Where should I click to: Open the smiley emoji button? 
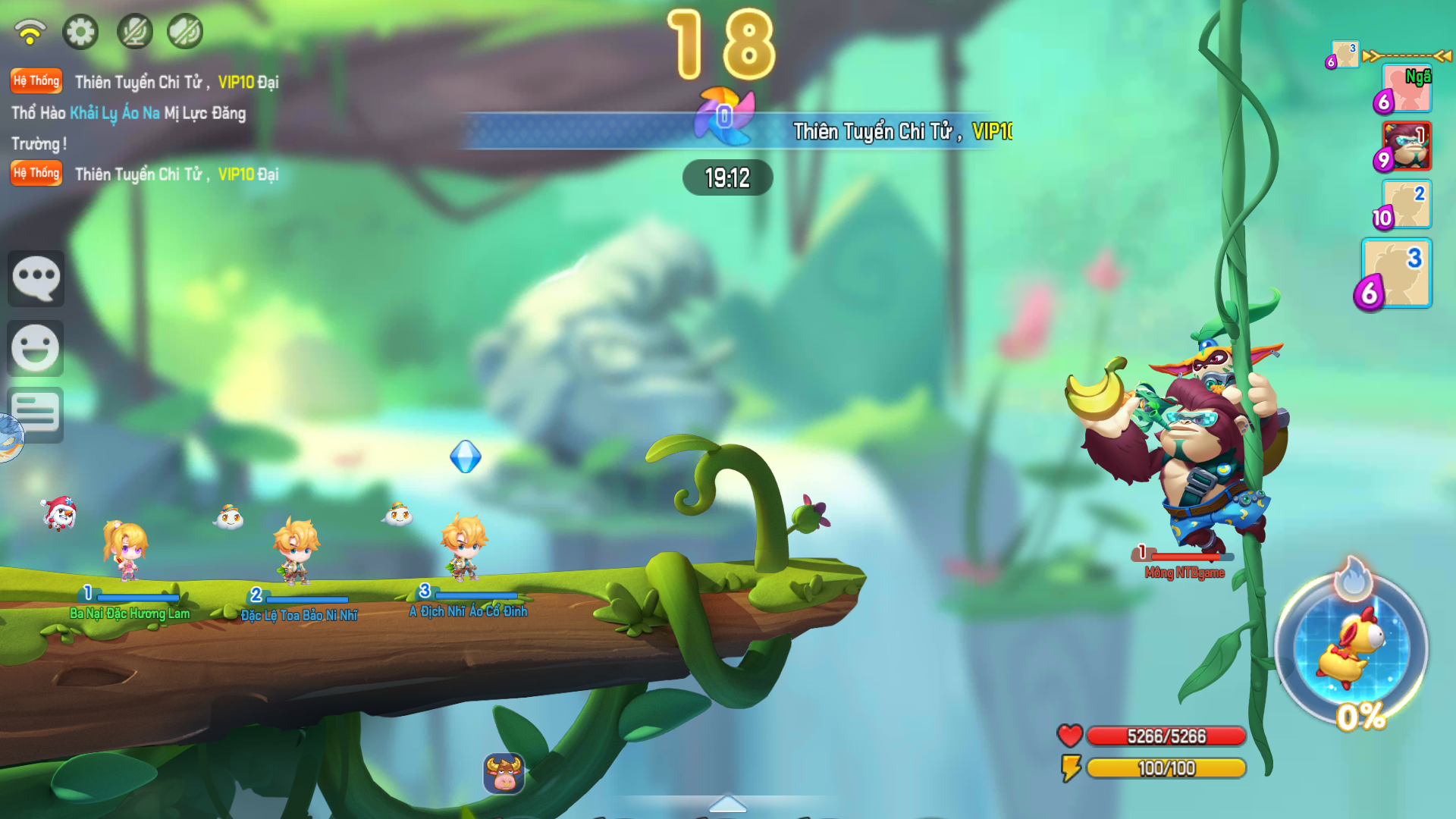(x=36, y=348)
